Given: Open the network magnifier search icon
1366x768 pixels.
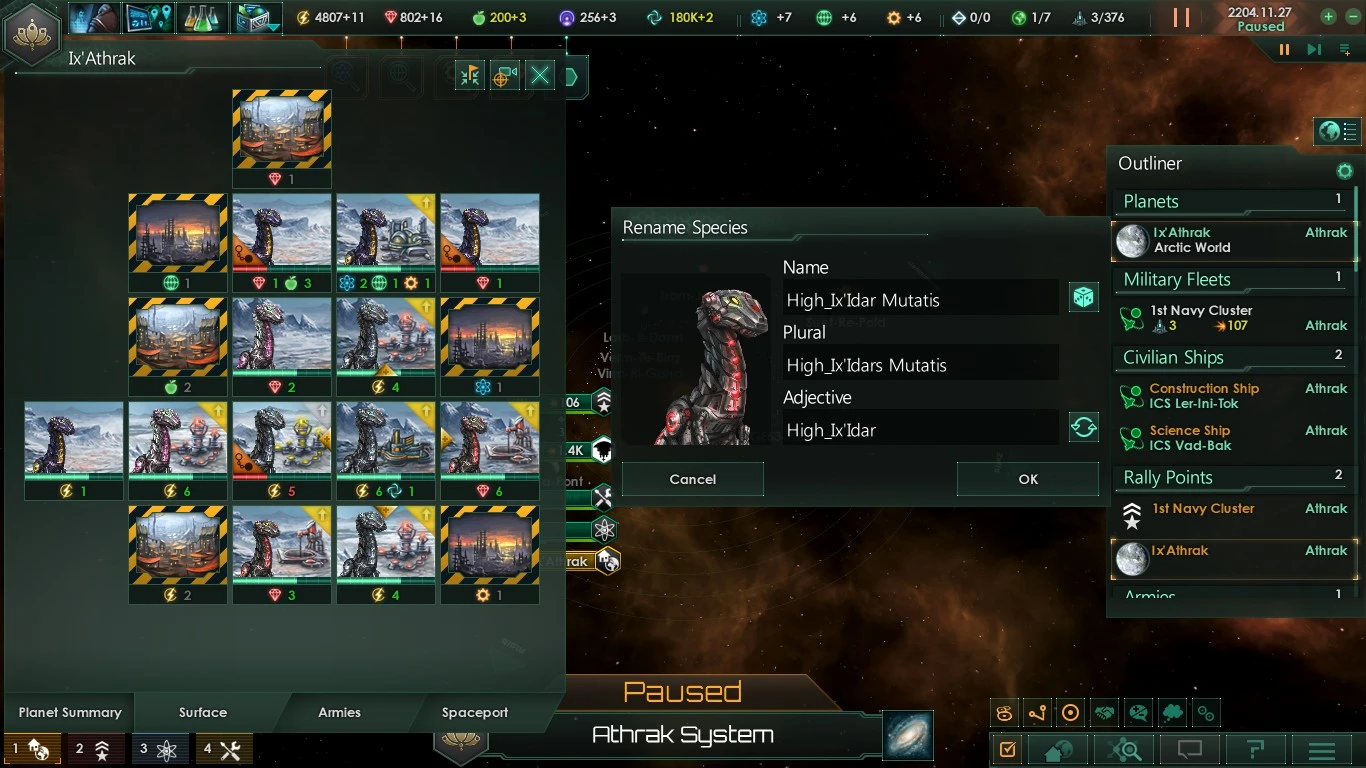Looking at the screenshot, I should [1124, 749].
